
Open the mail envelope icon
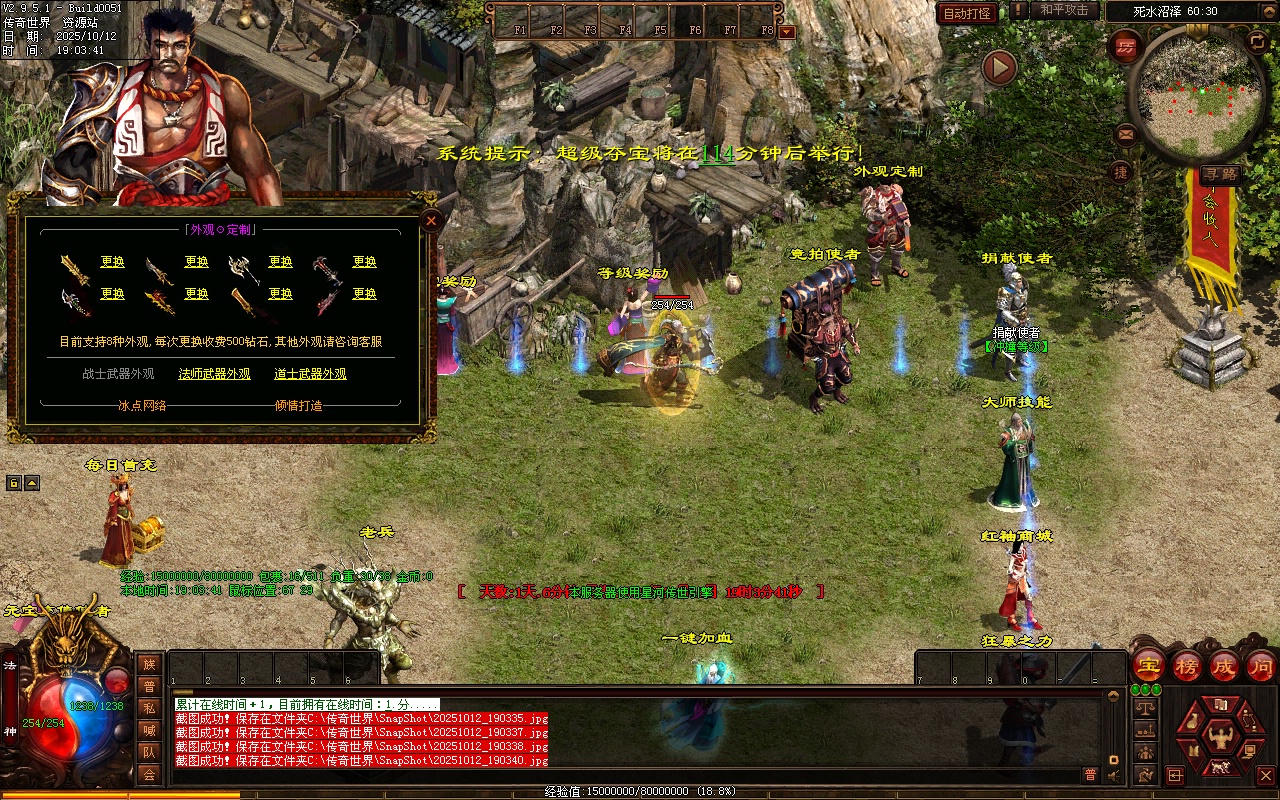click(1126, 133)
